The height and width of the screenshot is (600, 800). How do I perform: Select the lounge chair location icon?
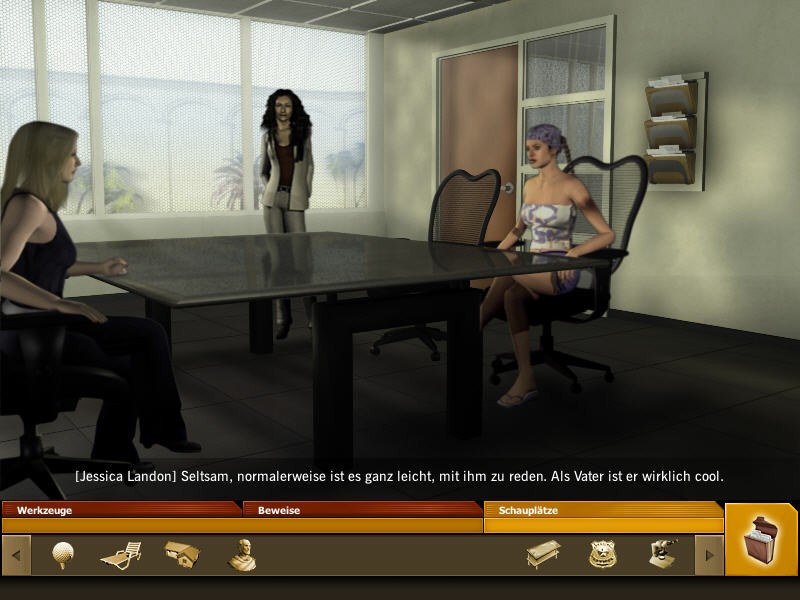121,555
